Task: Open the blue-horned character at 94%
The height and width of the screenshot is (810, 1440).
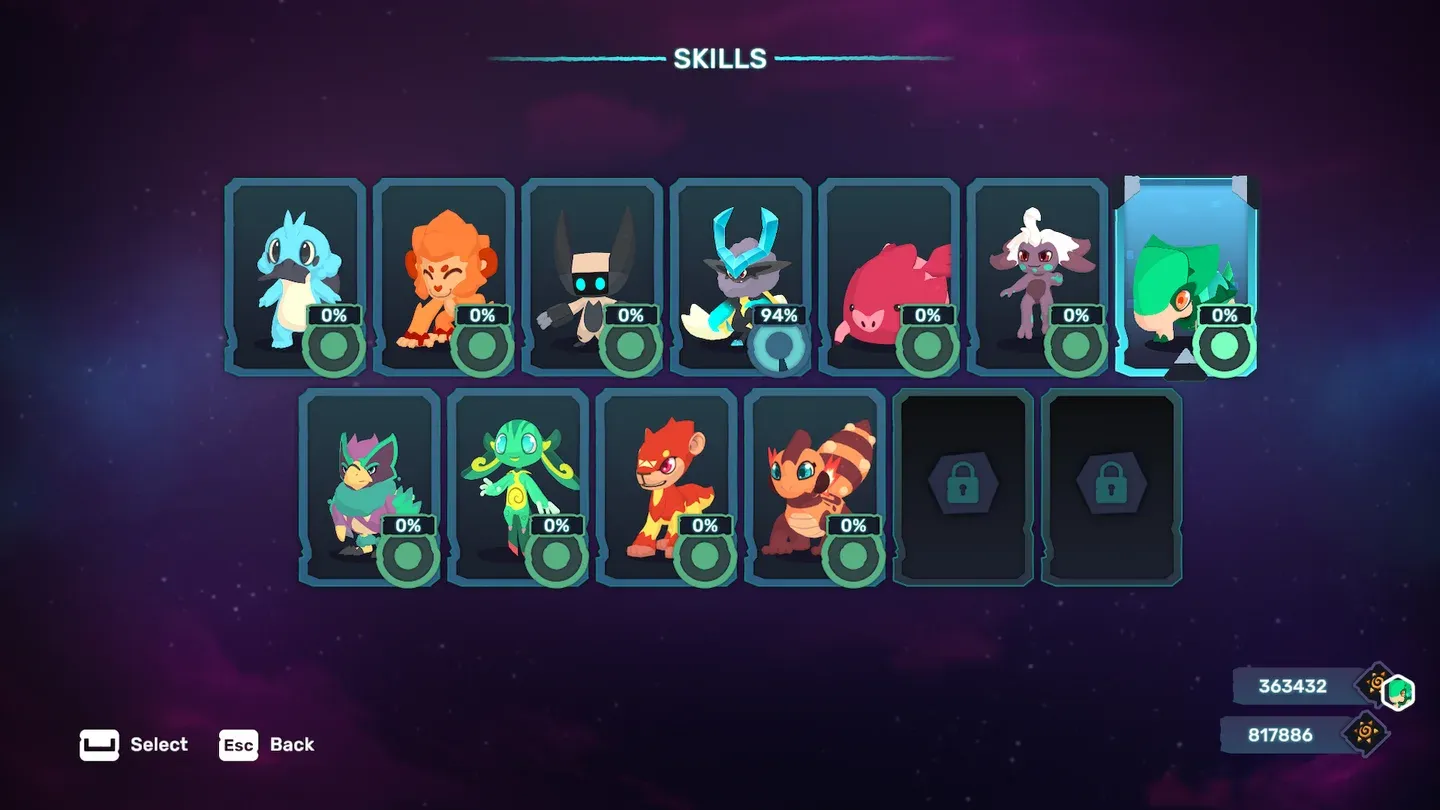Action: point(740,276)
